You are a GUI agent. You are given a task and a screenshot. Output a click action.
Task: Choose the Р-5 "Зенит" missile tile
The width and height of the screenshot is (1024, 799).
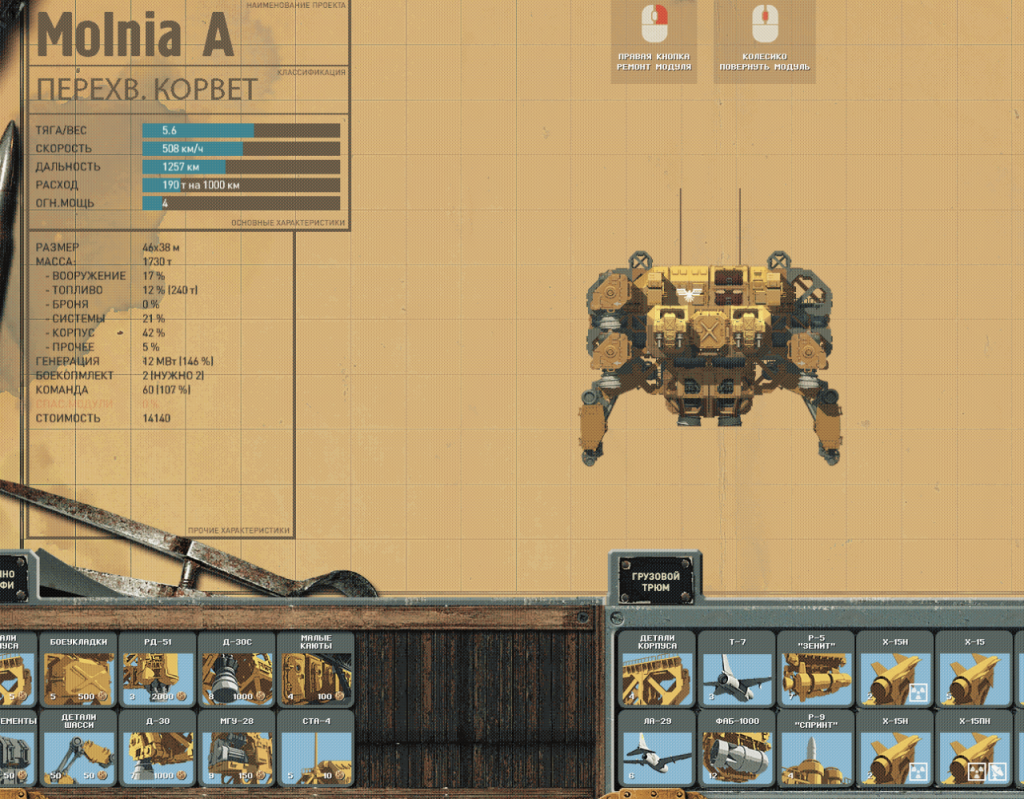pyautogui.click(x=815, y=669)
